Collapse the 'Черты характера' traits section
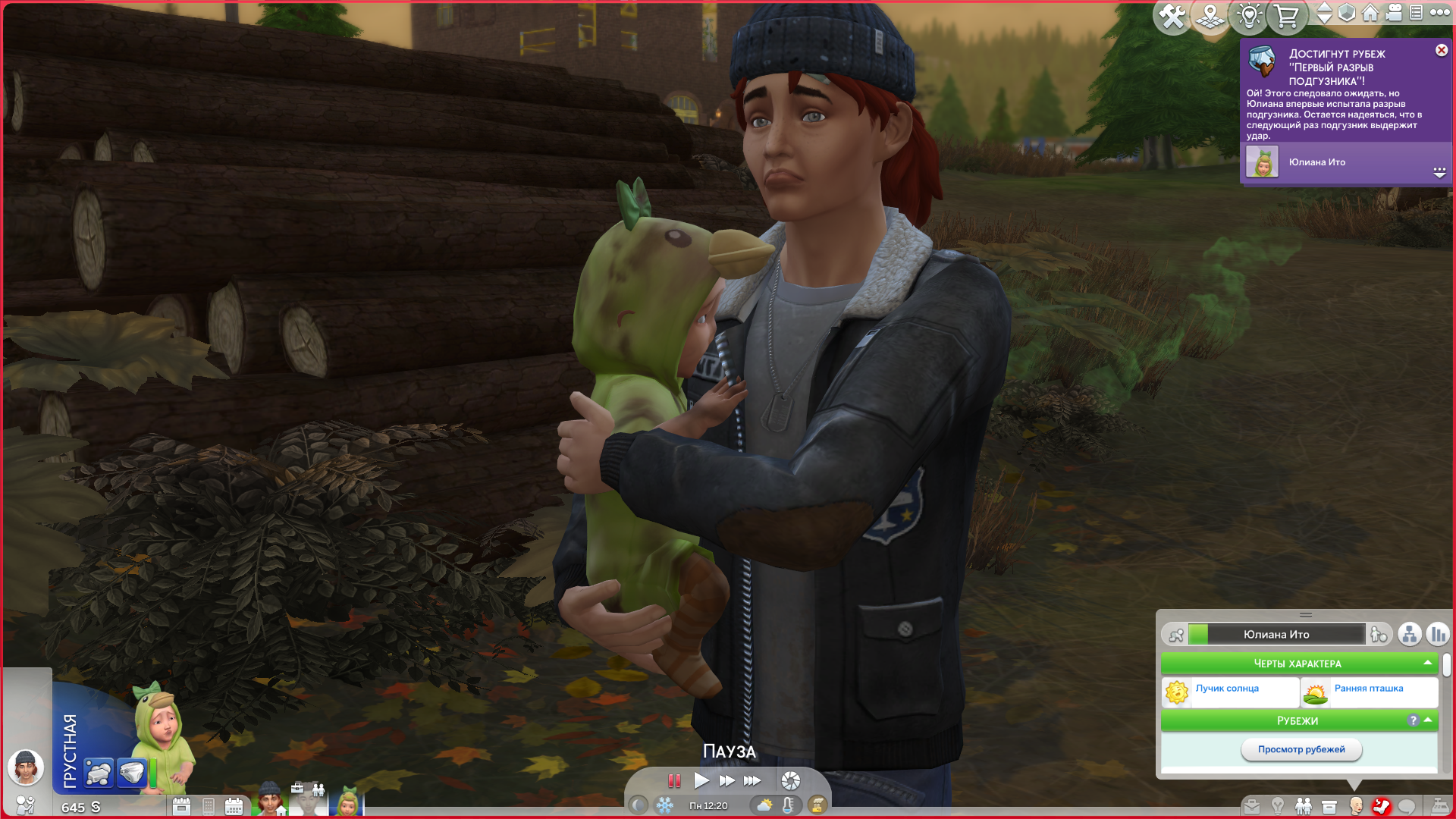 [x=1427, y=663]
